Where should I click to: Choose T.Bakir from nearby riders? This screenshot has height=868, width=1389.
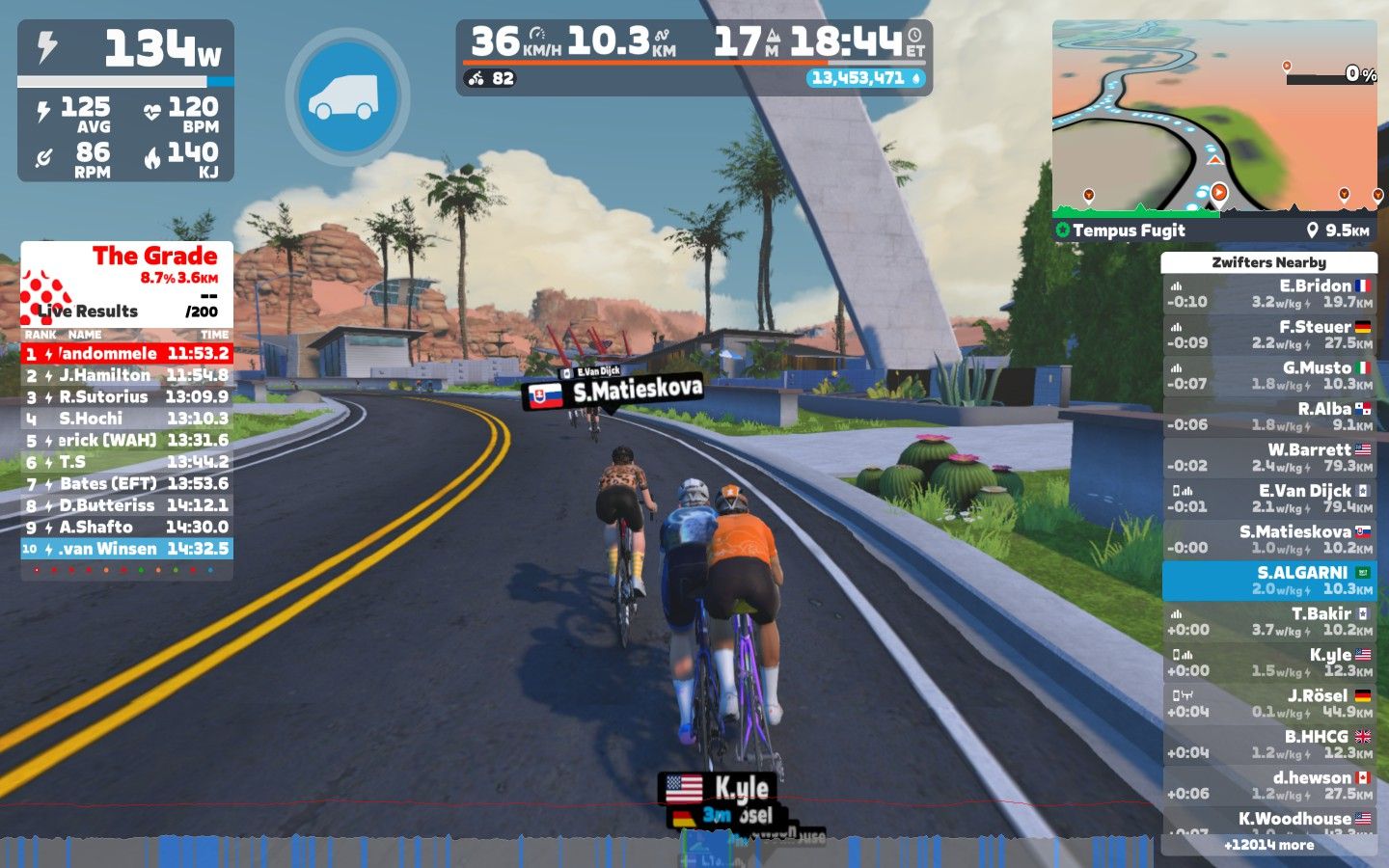tap(1268, 622)
